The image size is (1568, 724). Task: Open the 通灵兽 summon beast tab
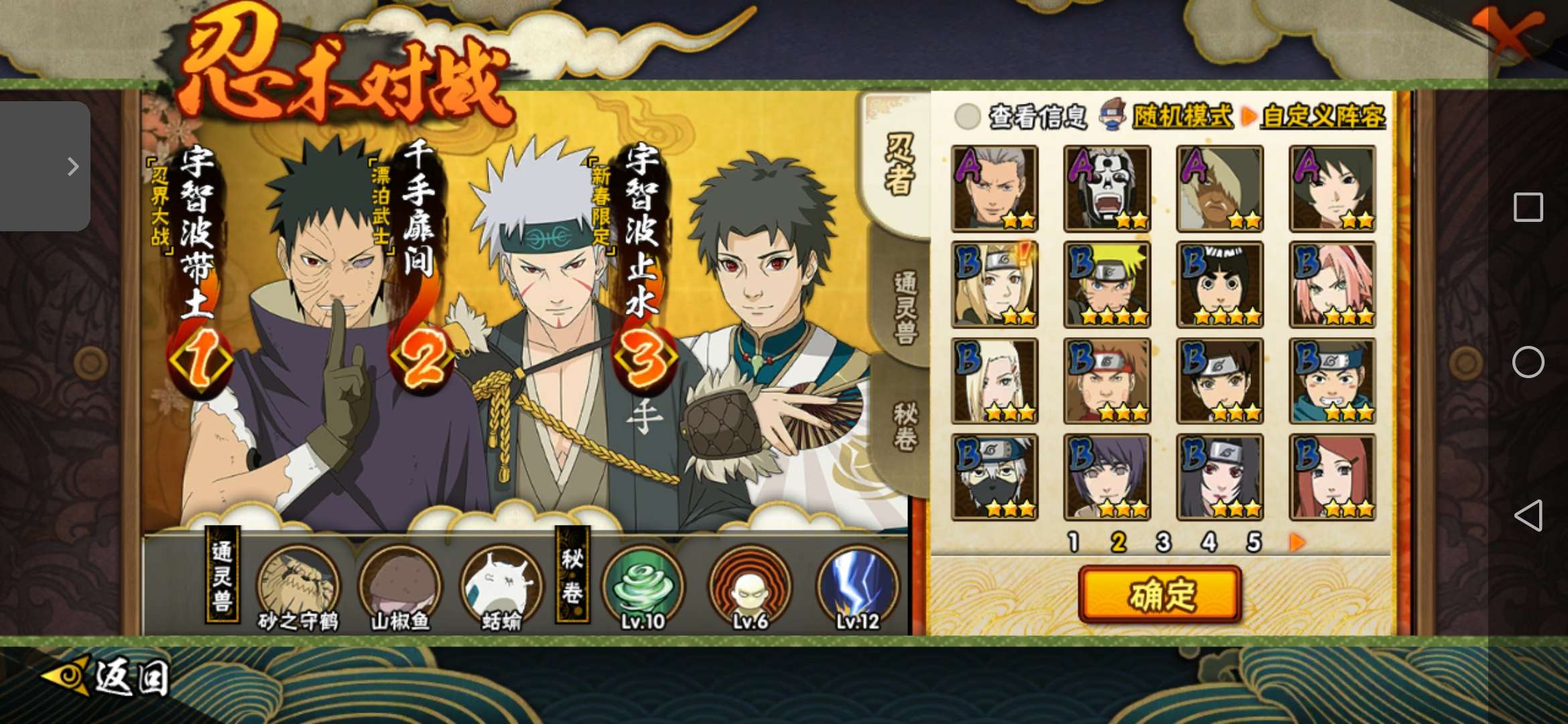click(903, 308)
